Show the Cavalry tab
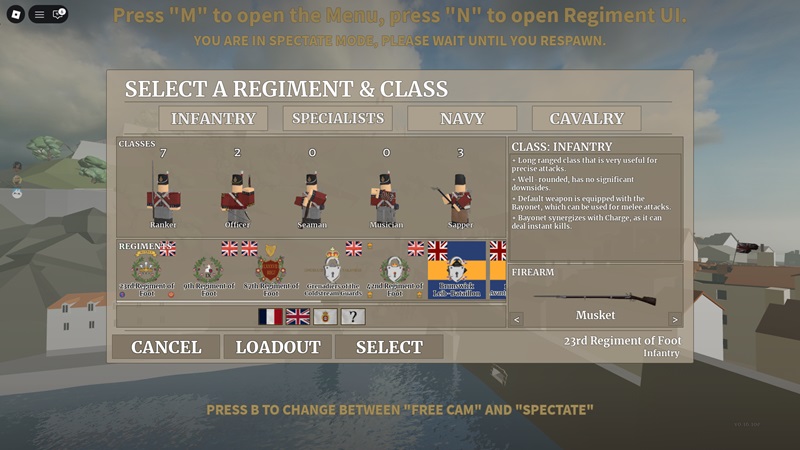This screenshot has height=450, width=800. click(x=586, y=118)
